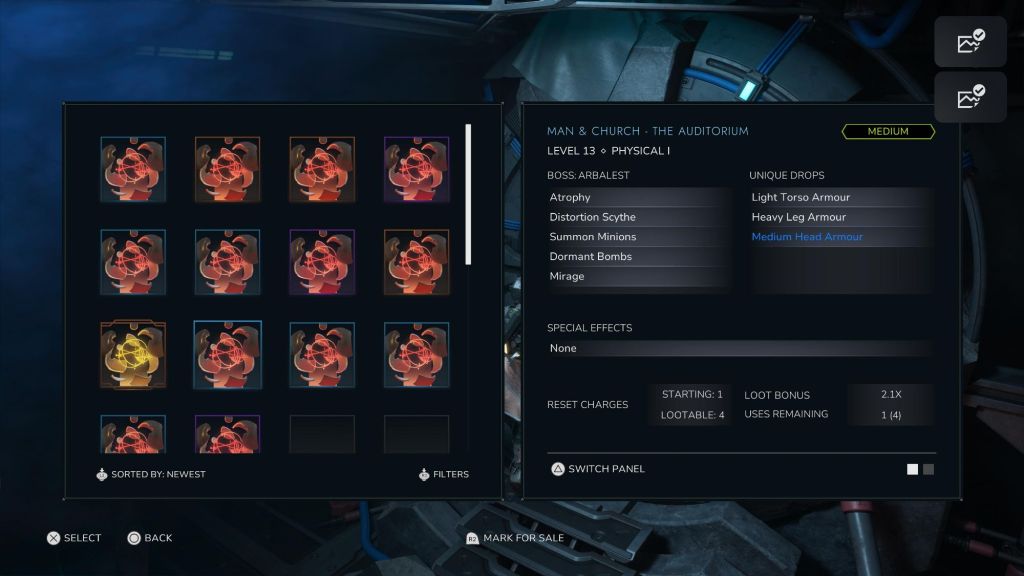The width and height of the screenshot is (1024, 576).
Task: Select the Distortion Scythe row
Action: [637, 217]
